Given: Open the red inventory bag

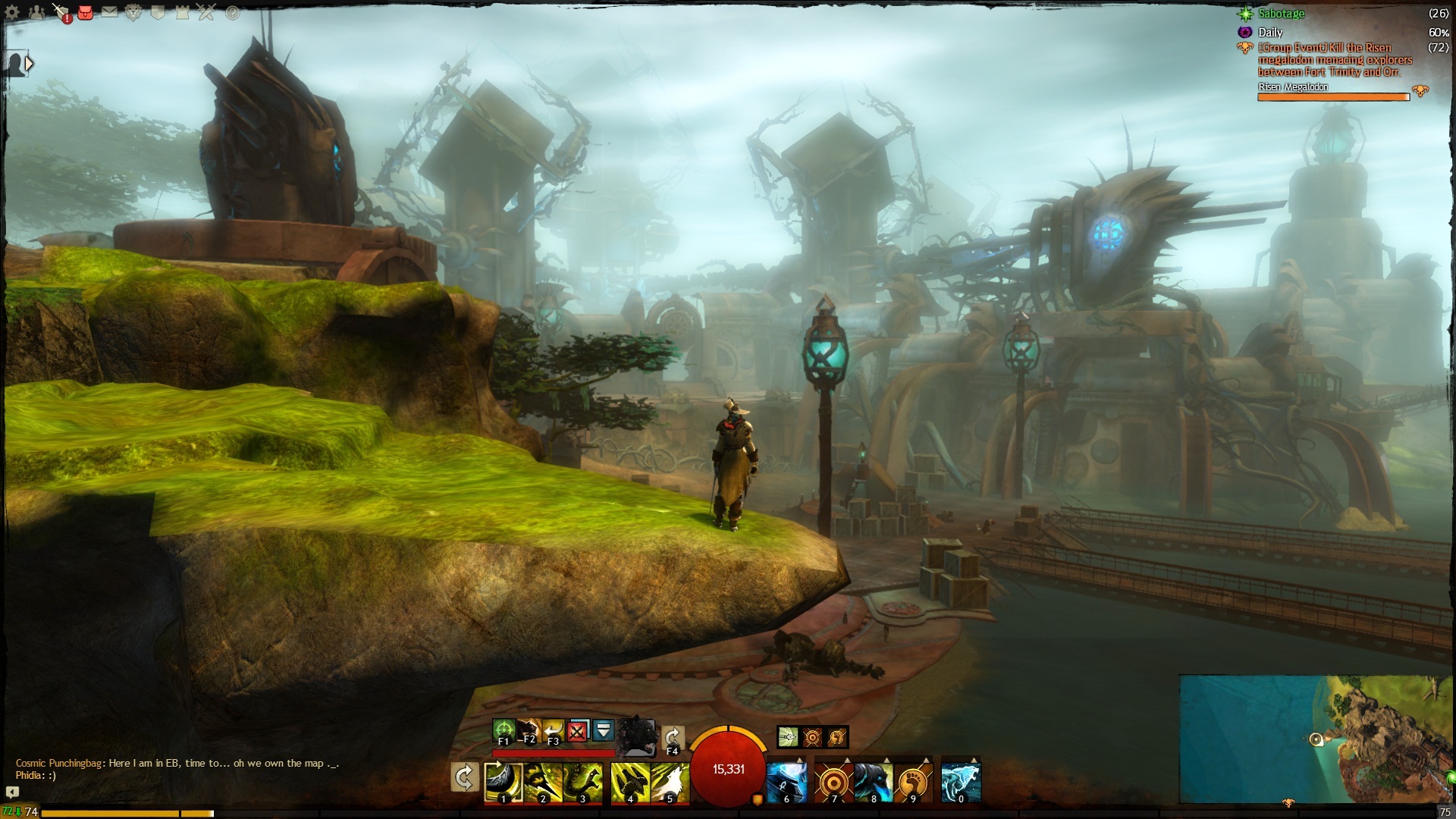Looking at the screenshot, I should pyautogui.click(x=85, y=12).
